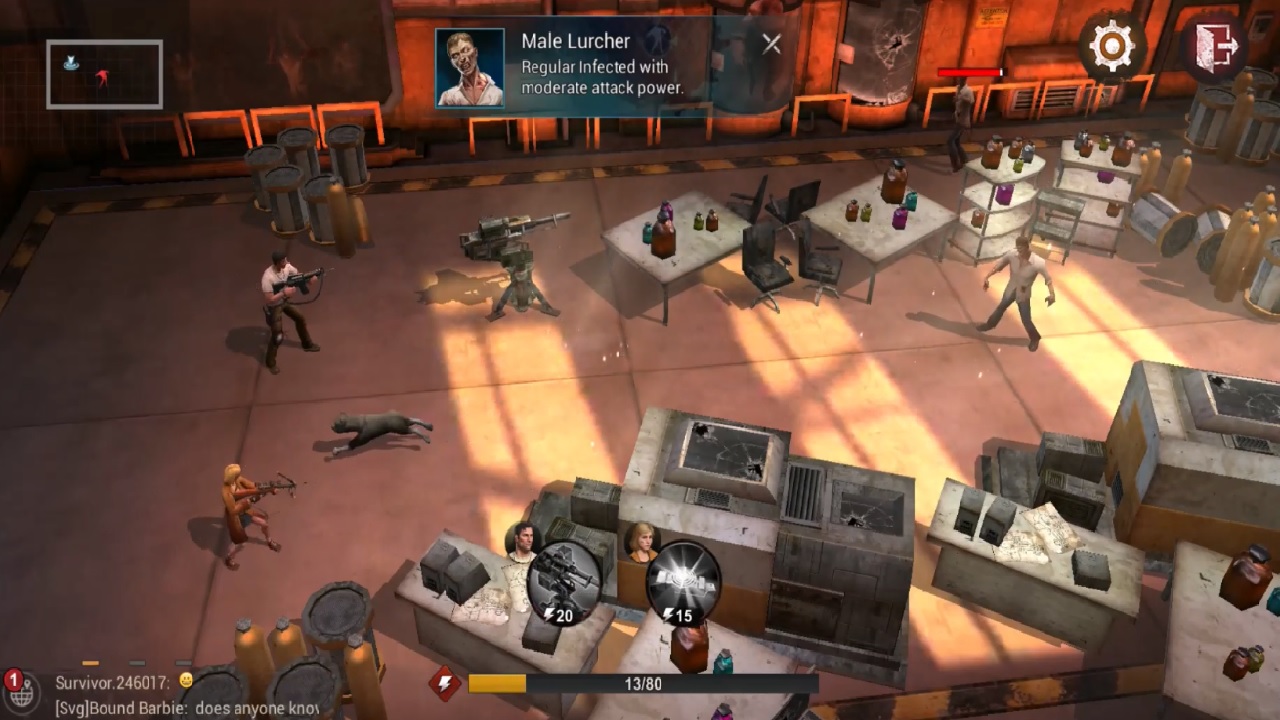Viewport: 1280px width, 720px height.
Task: Close the Male Lurcher info popup
Action: pyautogui.click(x=771, y=44)
